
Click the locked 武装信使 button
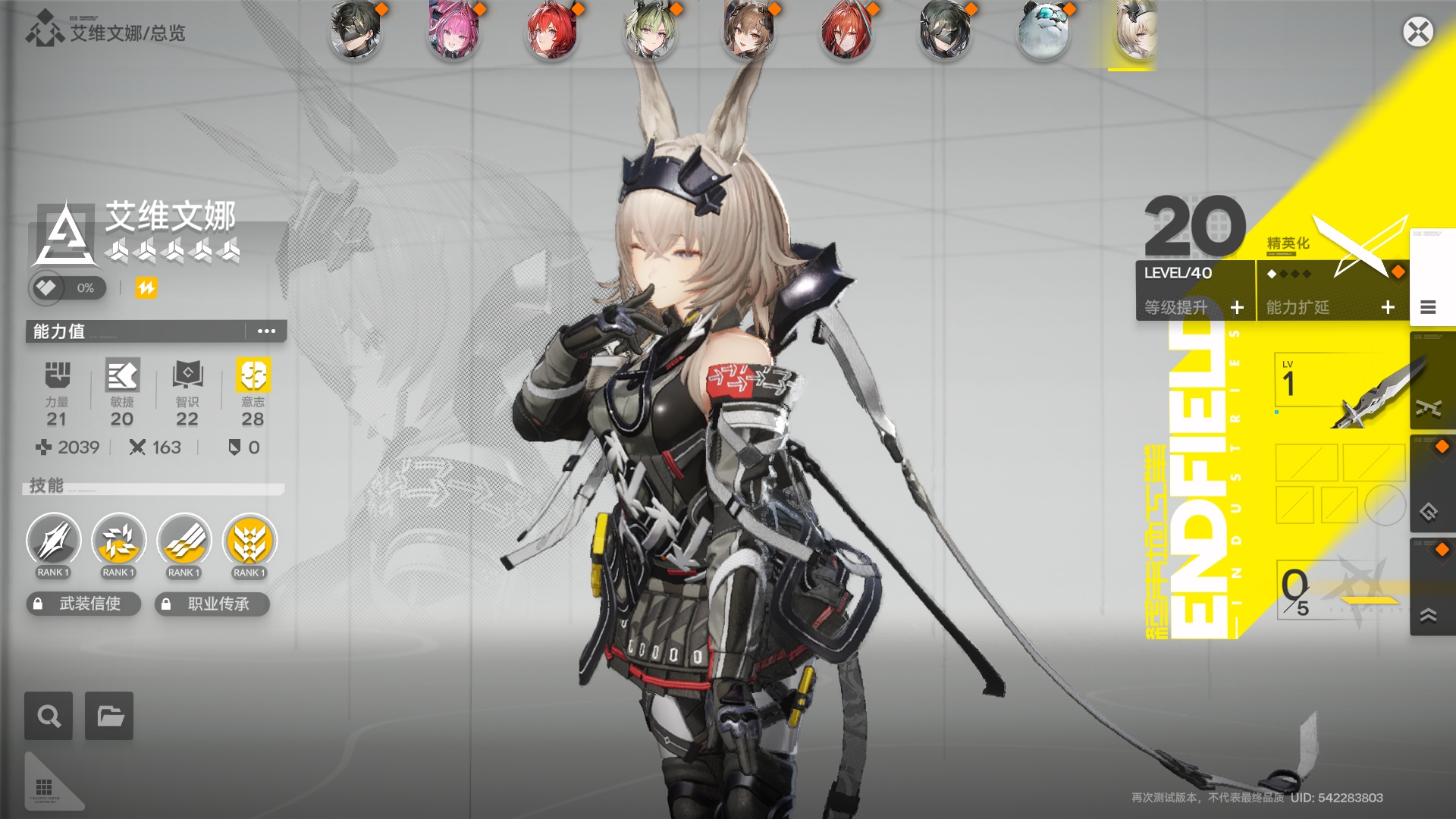[83, 604]
